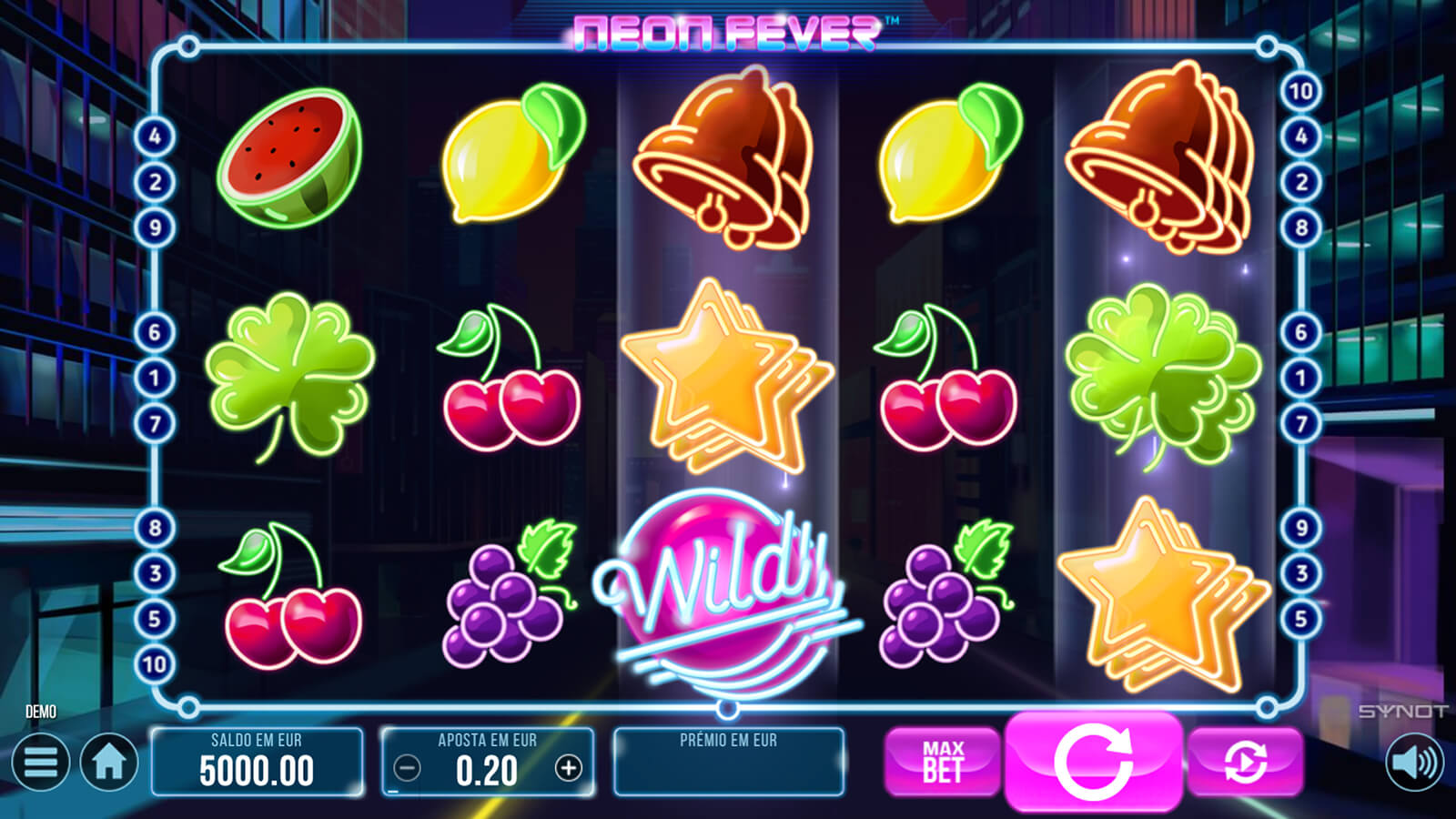Set the Max Bet
Viewport: 1456px width, 819px height.
point(942,762)
